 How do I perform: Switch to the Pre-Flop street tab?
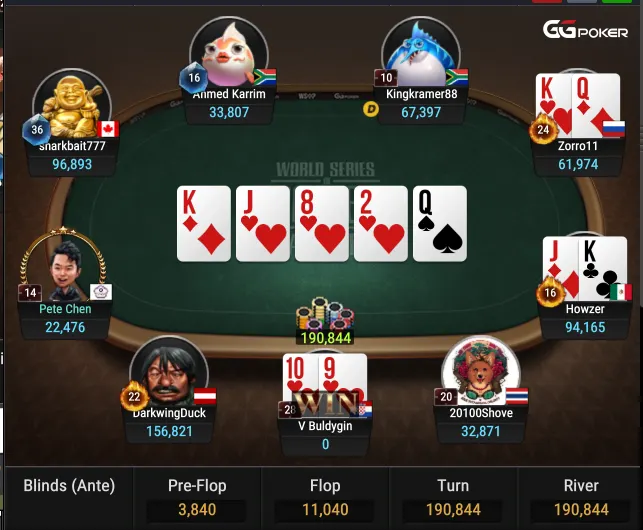click(196, 497)
